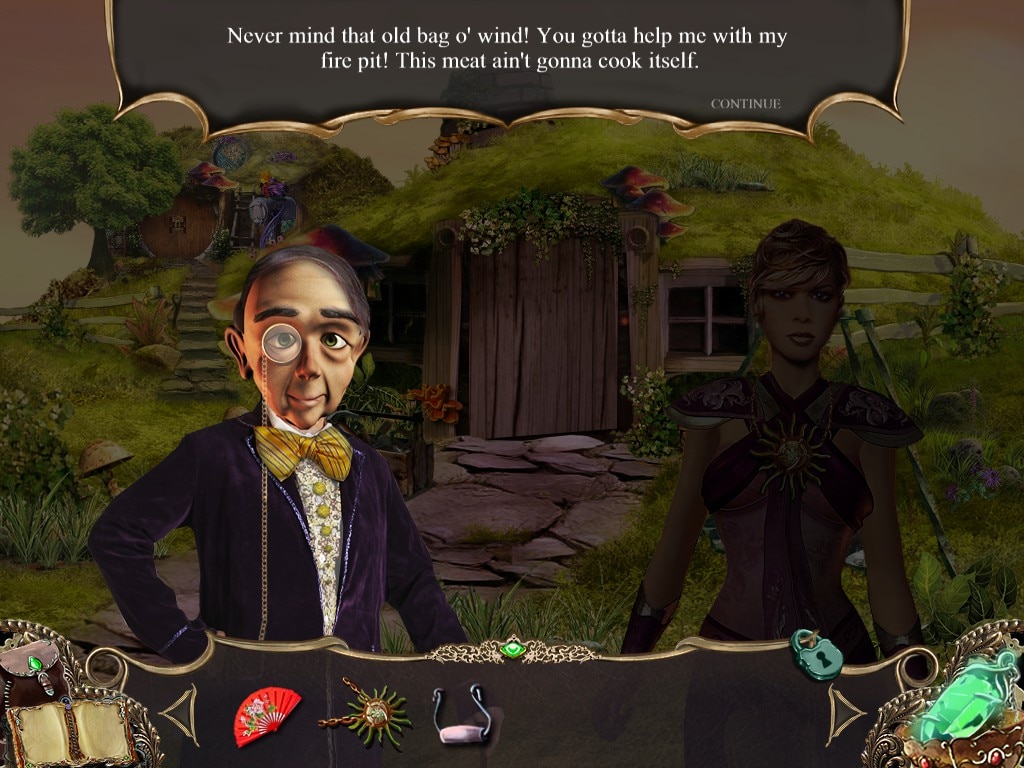Toggle the inventory padlock
Image resolution: width=1024 pixels, height=768 pixels.
coord(816,655)
